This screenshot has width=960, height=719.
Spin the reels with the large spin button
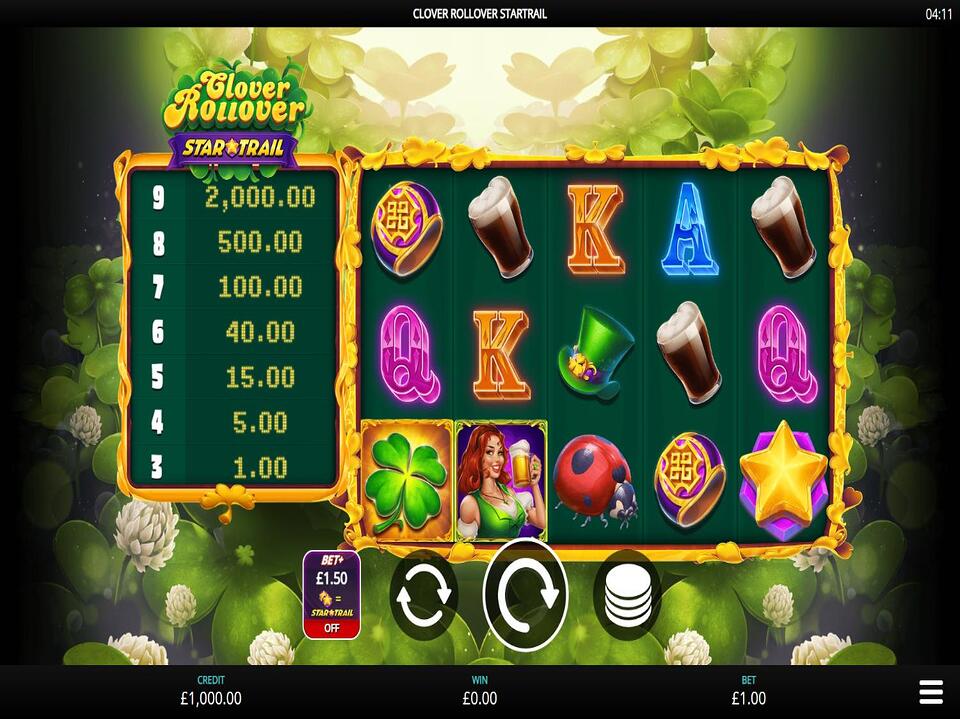point(525,596)
